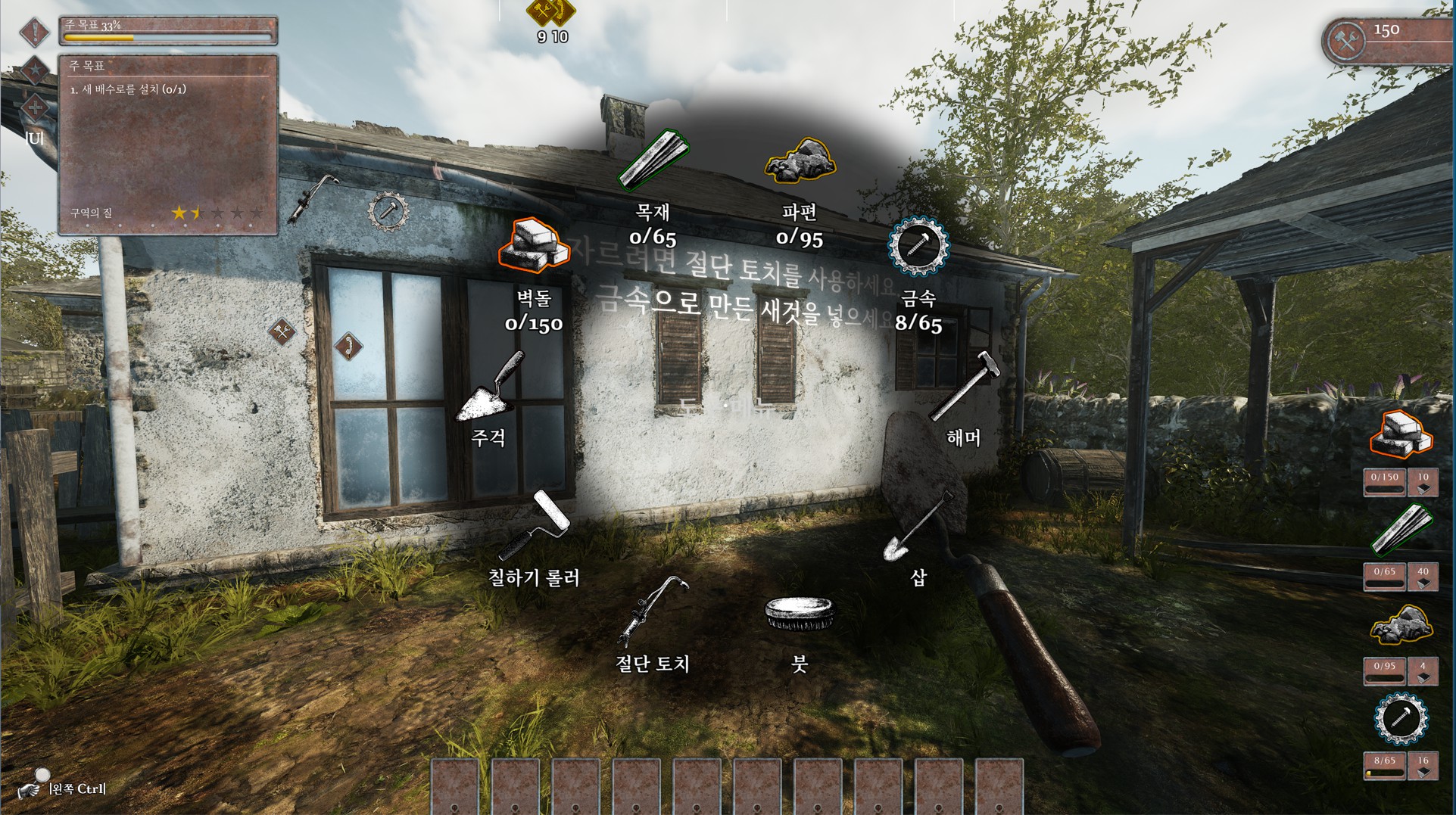Viewport: 1456px width, 815px height.
Task: Select the 목재 wood resource
Action: tap(653, 160)
